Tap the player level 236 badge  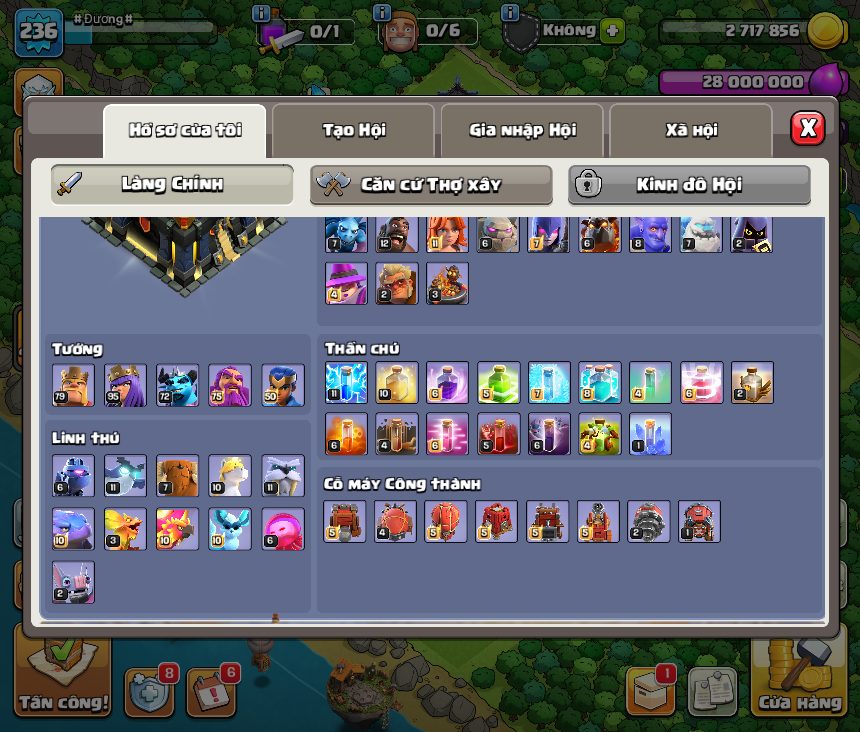(38, 32)
